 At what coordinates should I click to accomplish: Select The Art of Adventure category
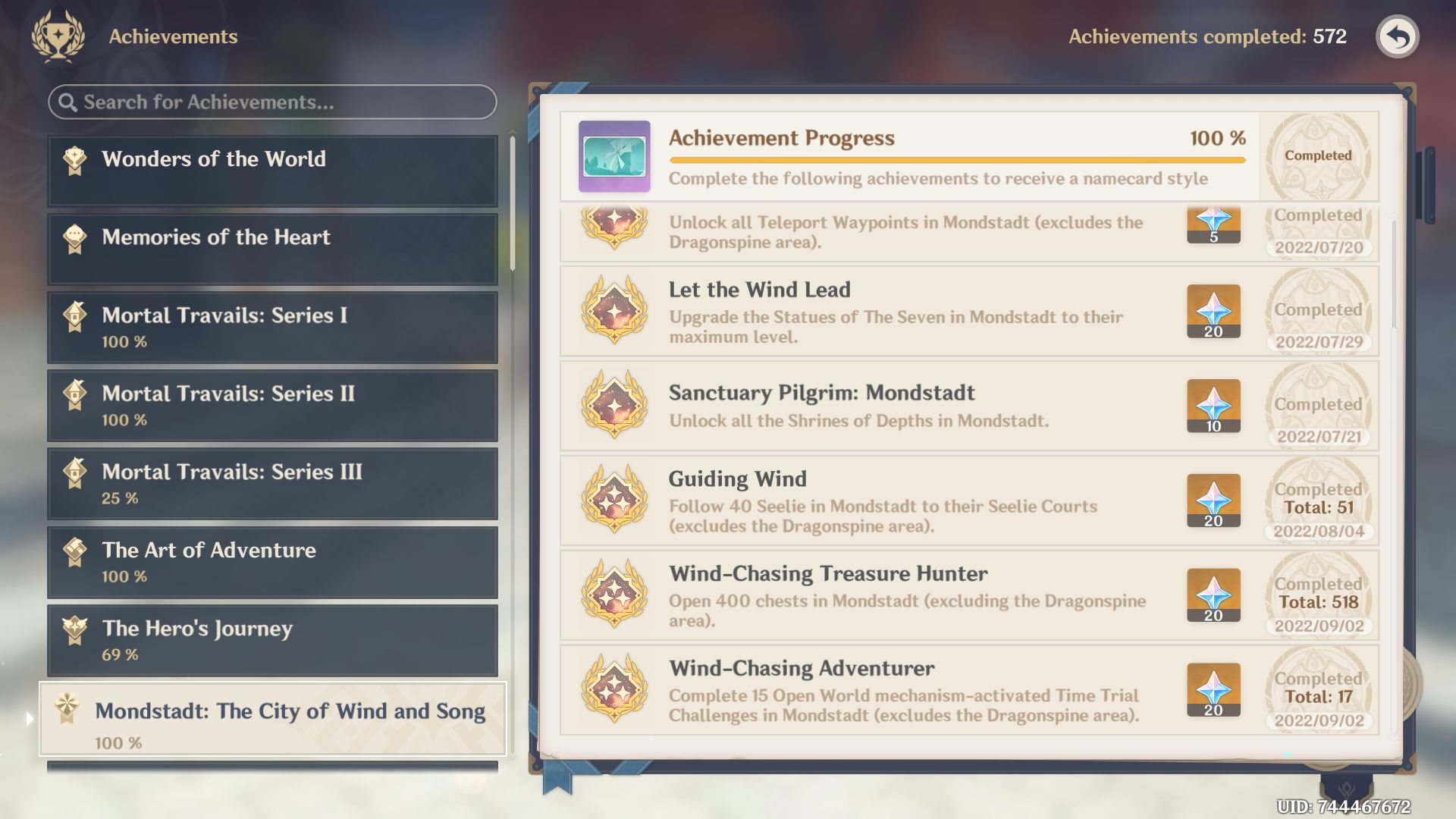(273, 562)
